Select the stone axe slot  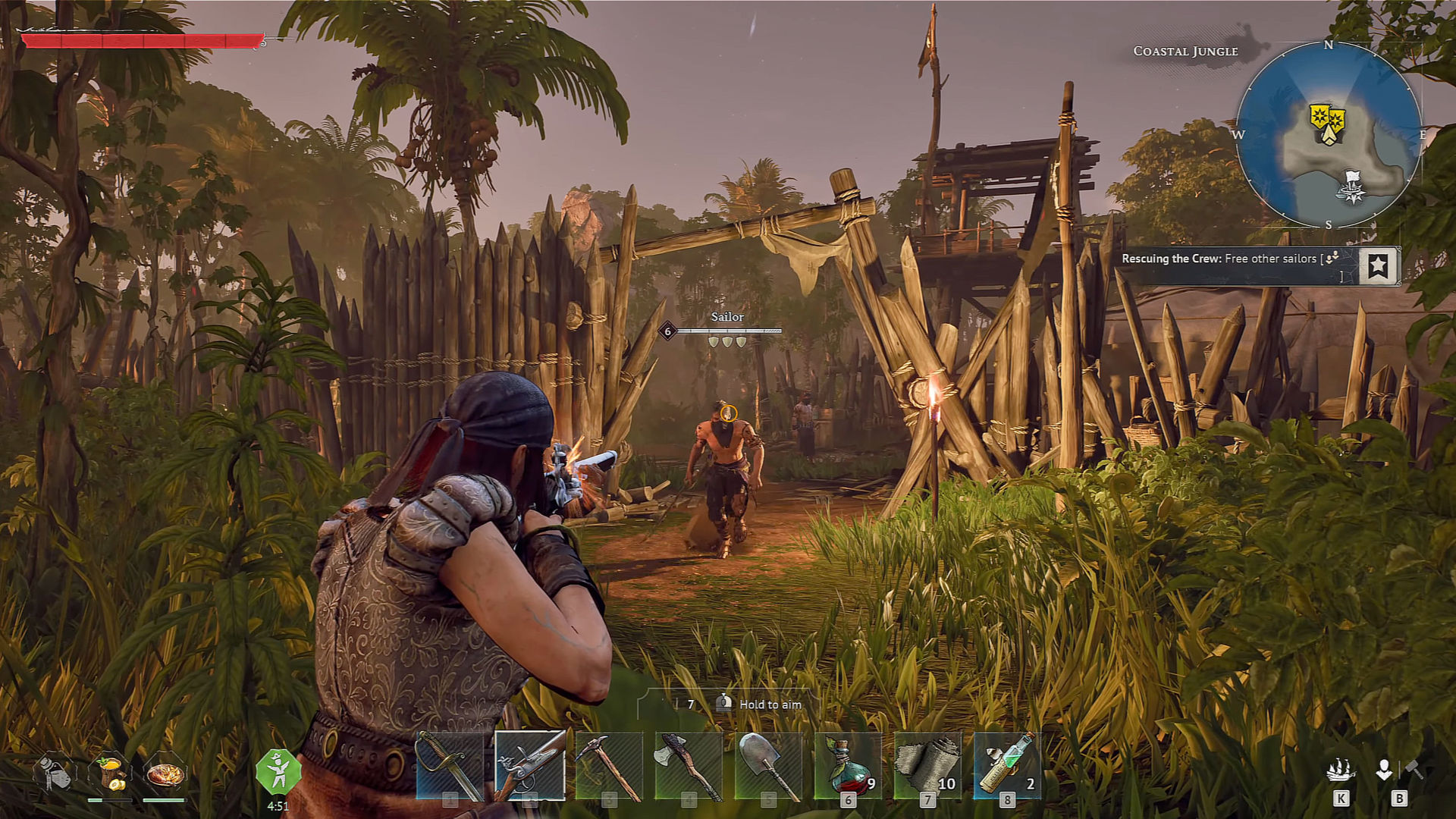[689, 766]
